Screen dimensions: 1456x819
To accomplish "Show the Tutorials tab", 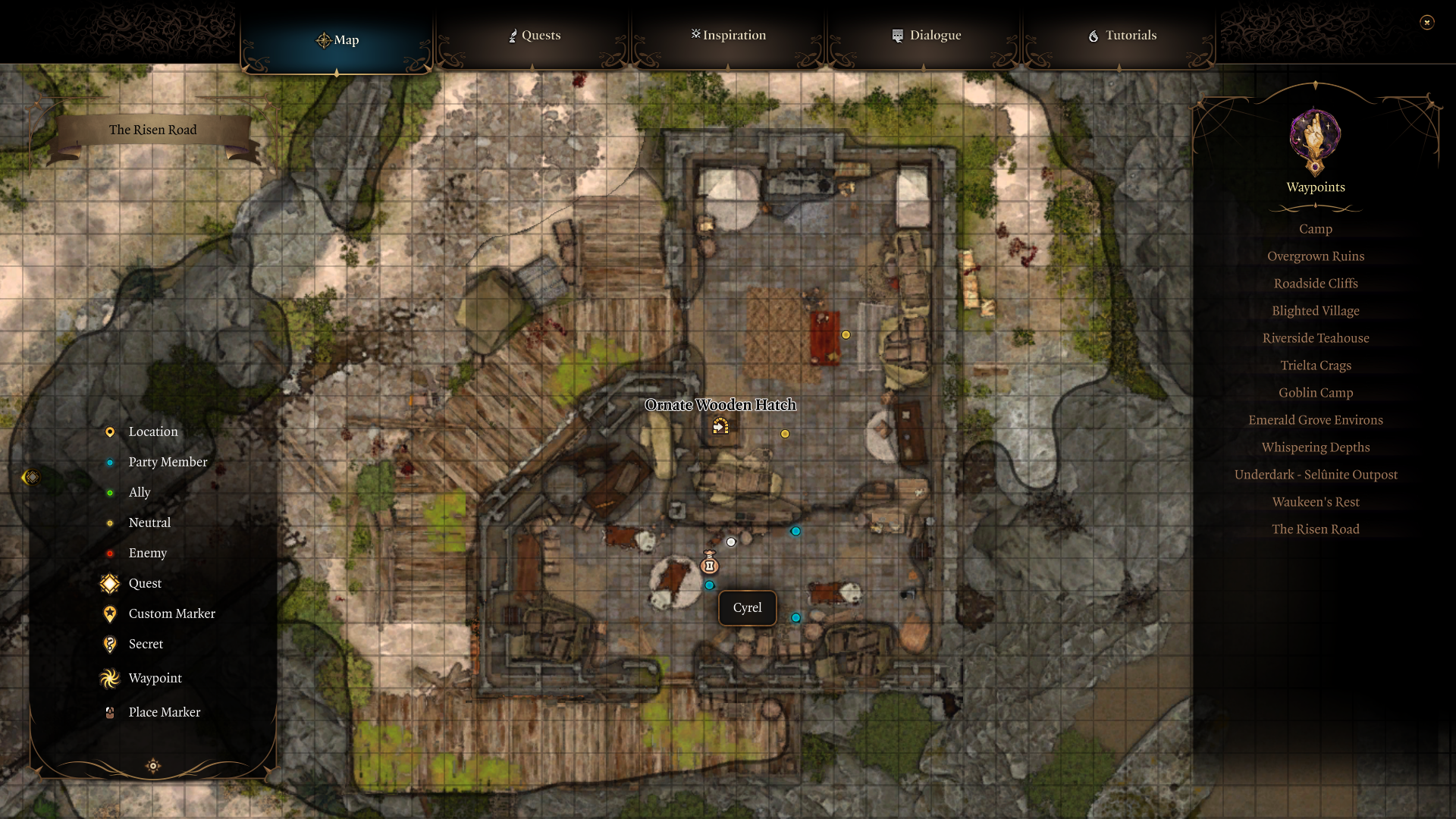I will point(1122,36).
